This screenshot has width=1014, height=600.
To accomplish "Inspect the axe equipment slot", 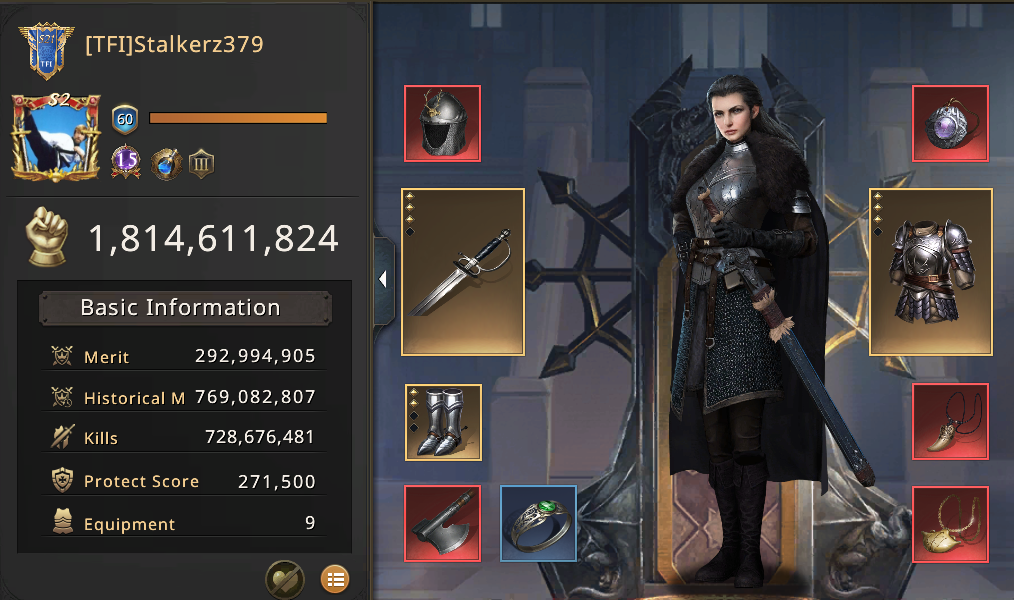I will coord(442,523).
